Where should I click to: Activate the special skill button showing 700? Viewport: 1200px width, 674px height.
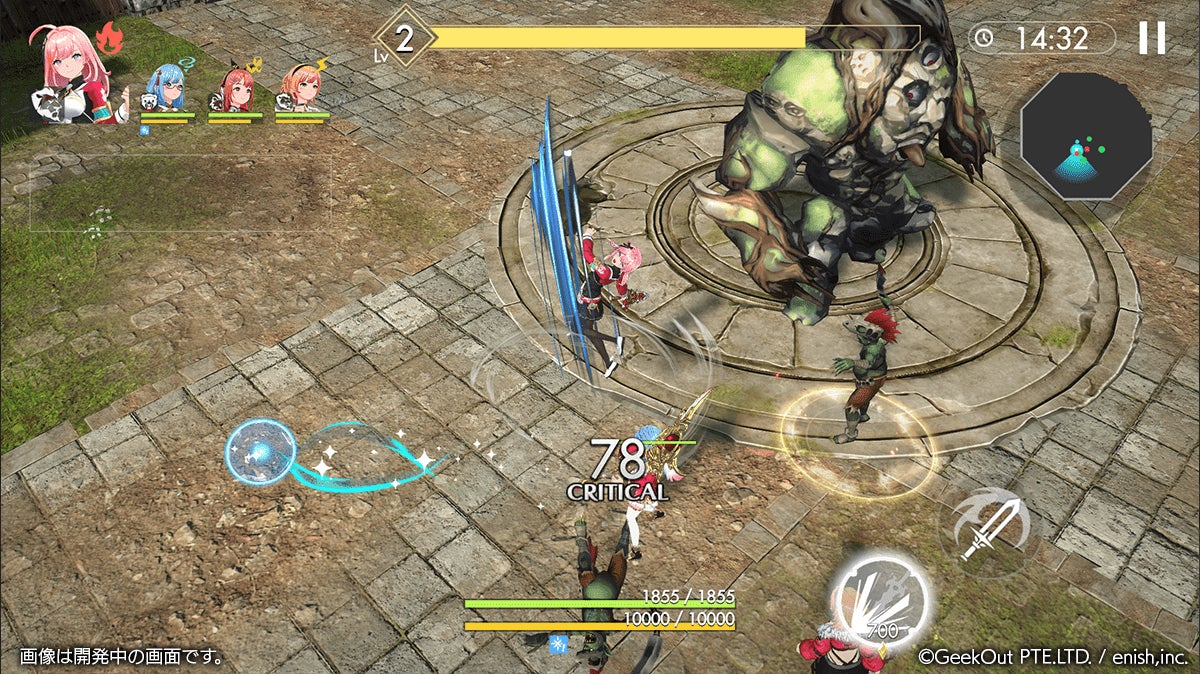pyautogui.click(x=882, y=600)
